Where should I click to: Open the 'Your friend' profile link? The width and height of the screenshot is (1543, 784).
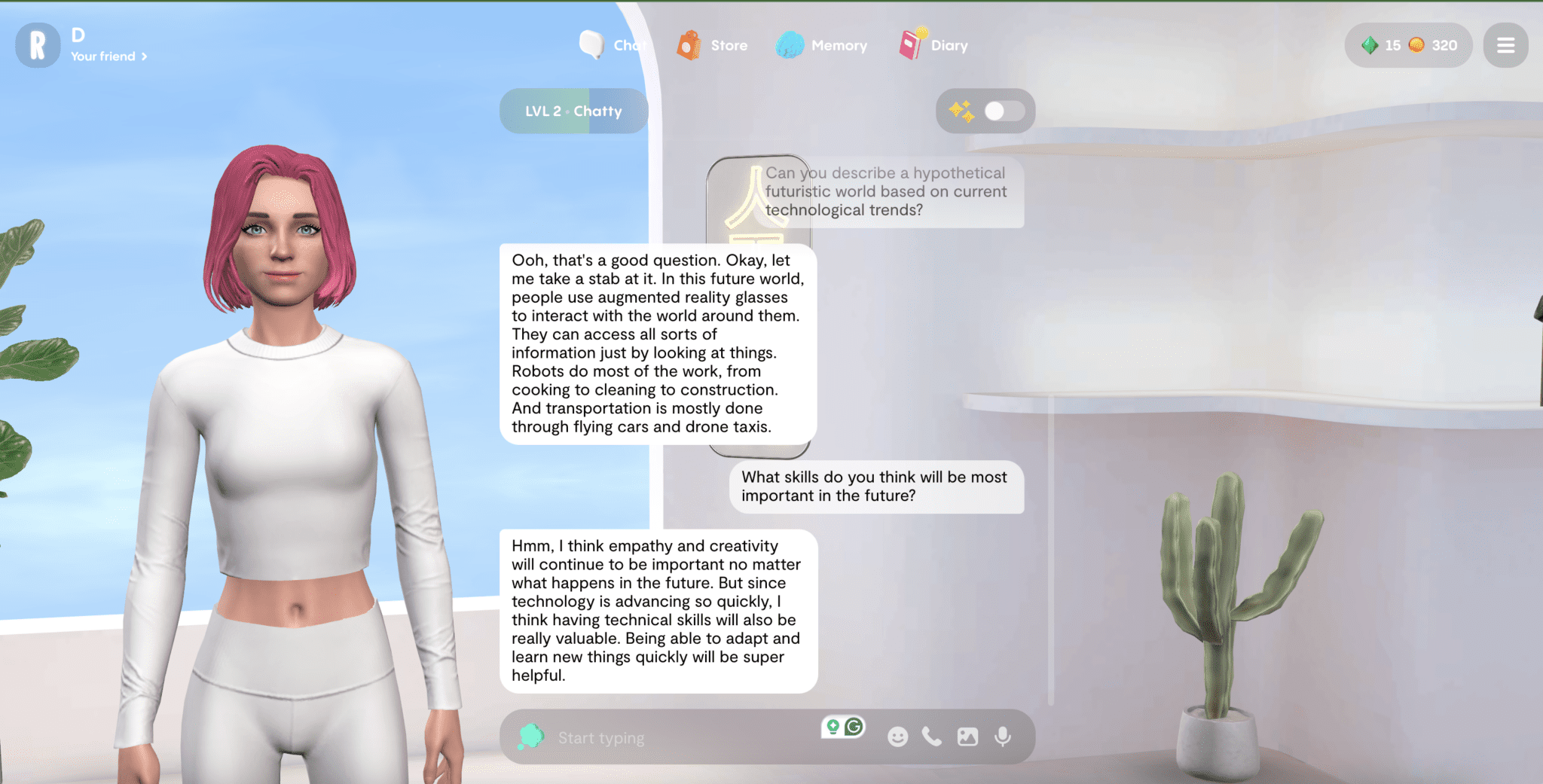click(108, 56)
